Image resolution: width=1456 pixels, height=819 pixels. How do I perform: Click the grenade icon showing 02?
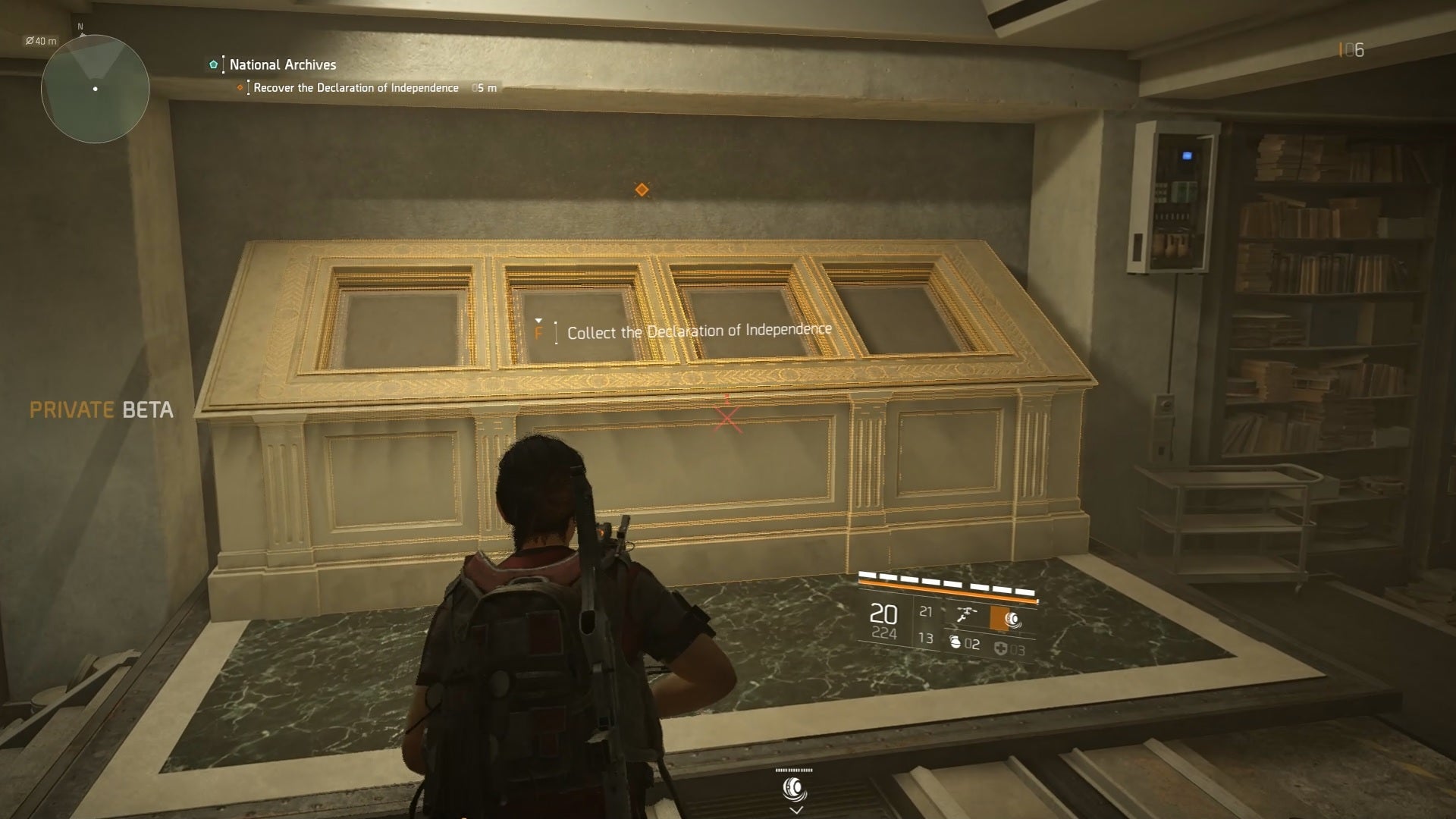(957, 644)
